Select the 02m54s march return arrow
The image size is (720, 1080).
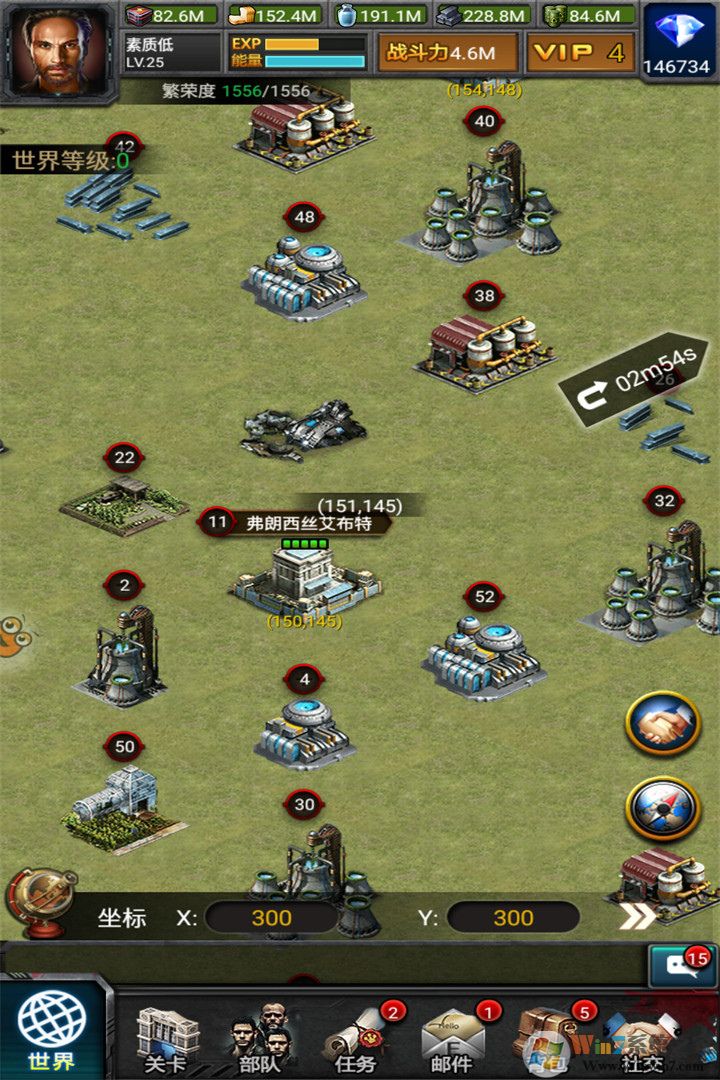(632, 383)
